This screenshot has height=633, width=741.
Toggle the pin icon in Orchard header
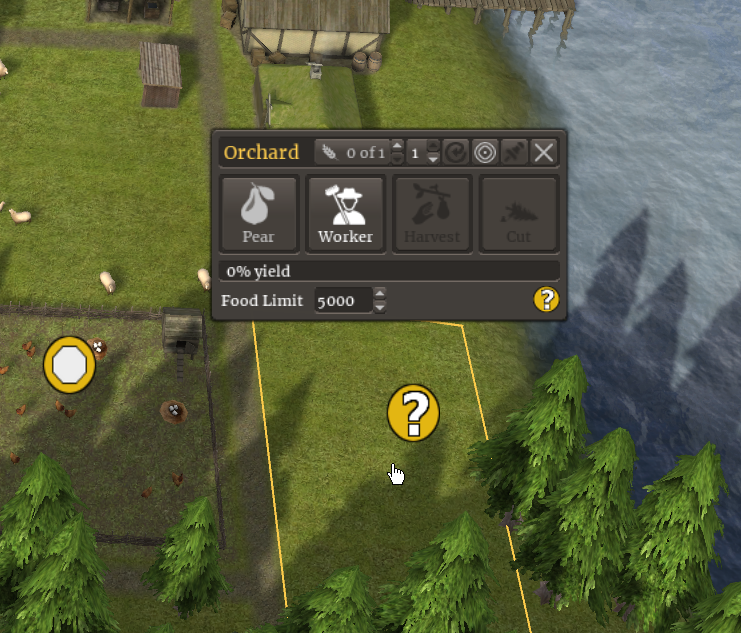coord(514,152)
